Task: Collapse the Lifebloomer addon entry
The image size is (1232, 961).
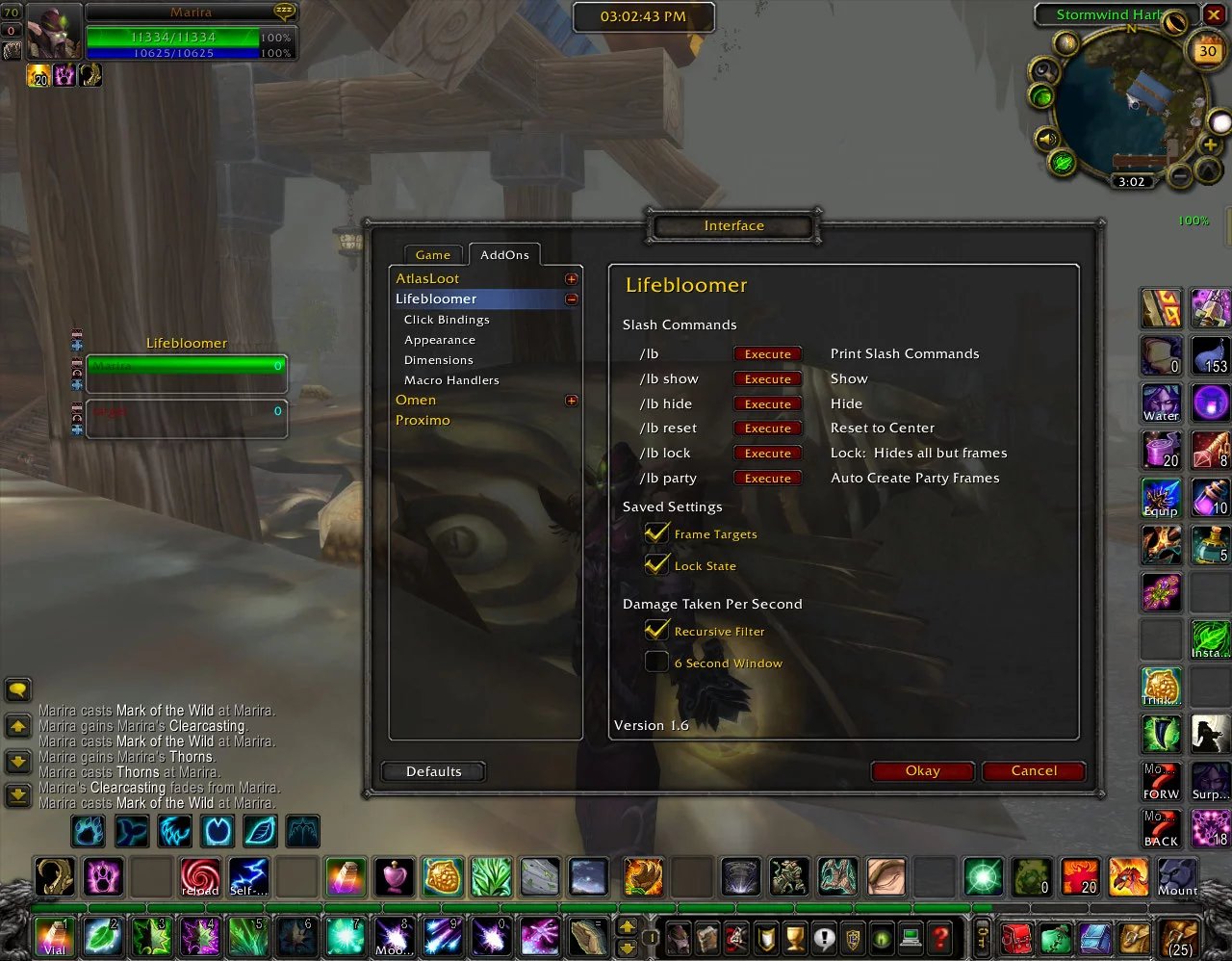Action: [x=571, y=299]
